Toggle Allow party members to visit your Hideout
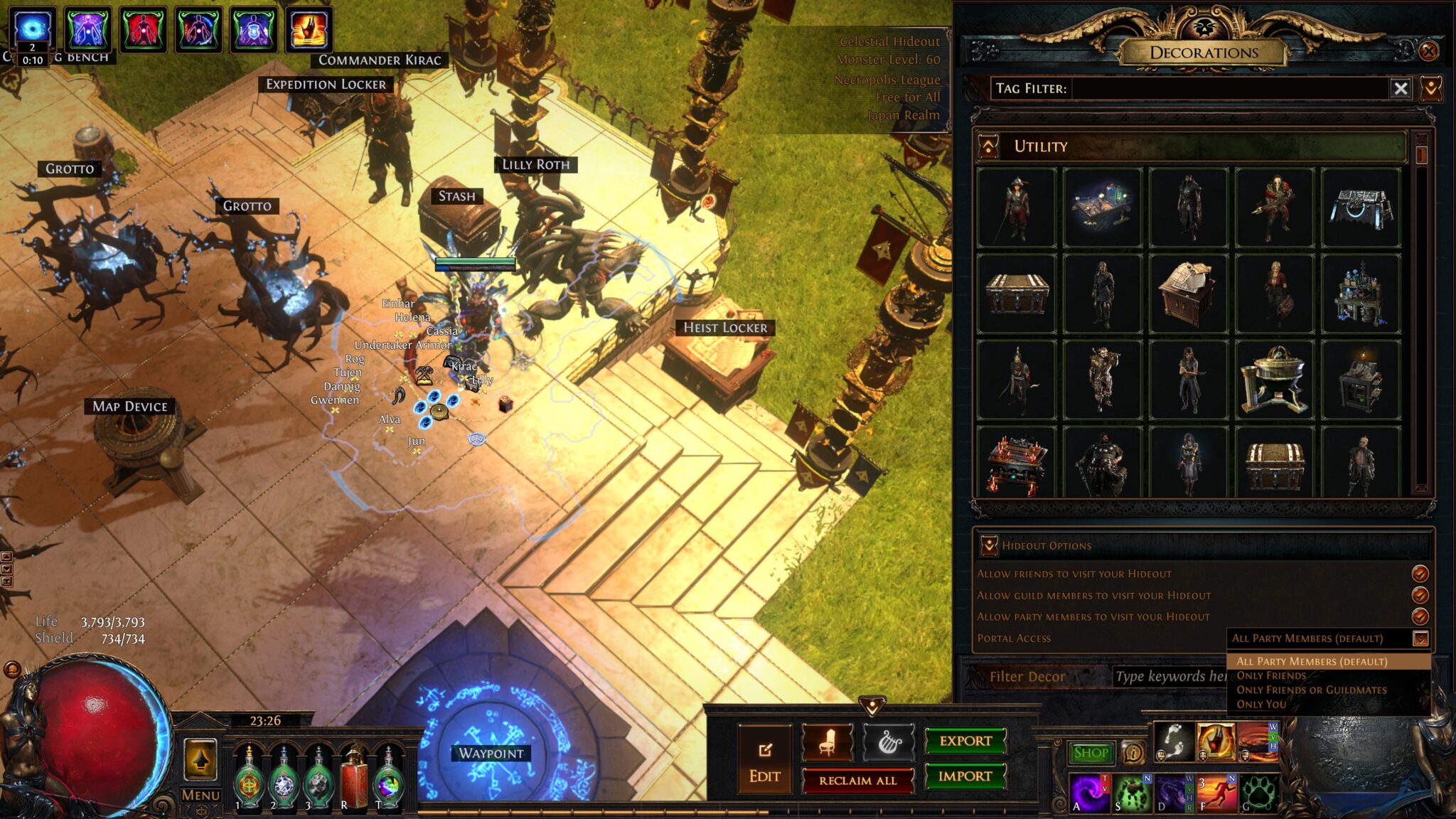Screen dimensions: 1456x819 click(x=1420, y=616)
